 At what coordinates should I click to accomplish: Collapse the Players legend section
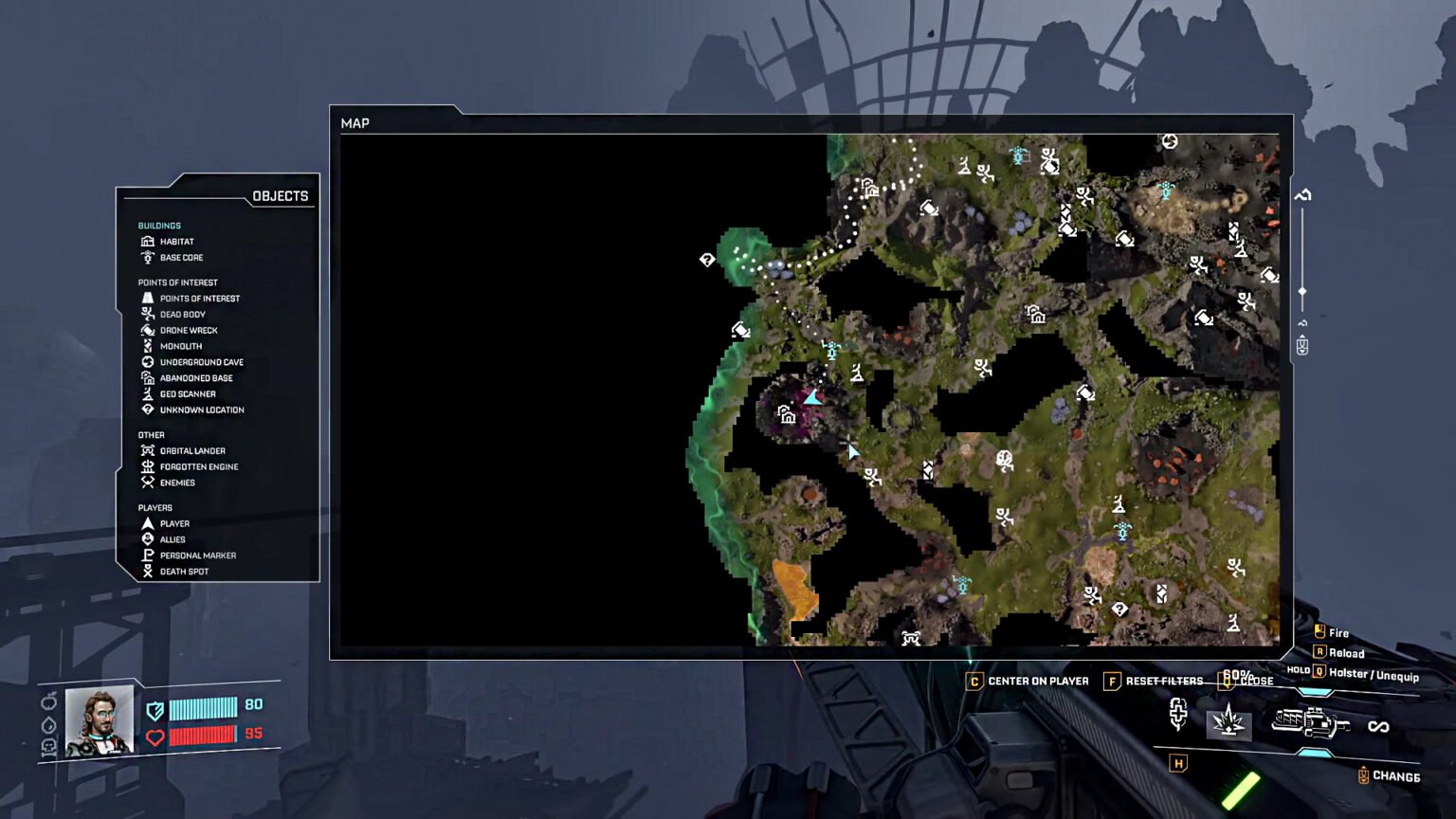coord(155,507)
